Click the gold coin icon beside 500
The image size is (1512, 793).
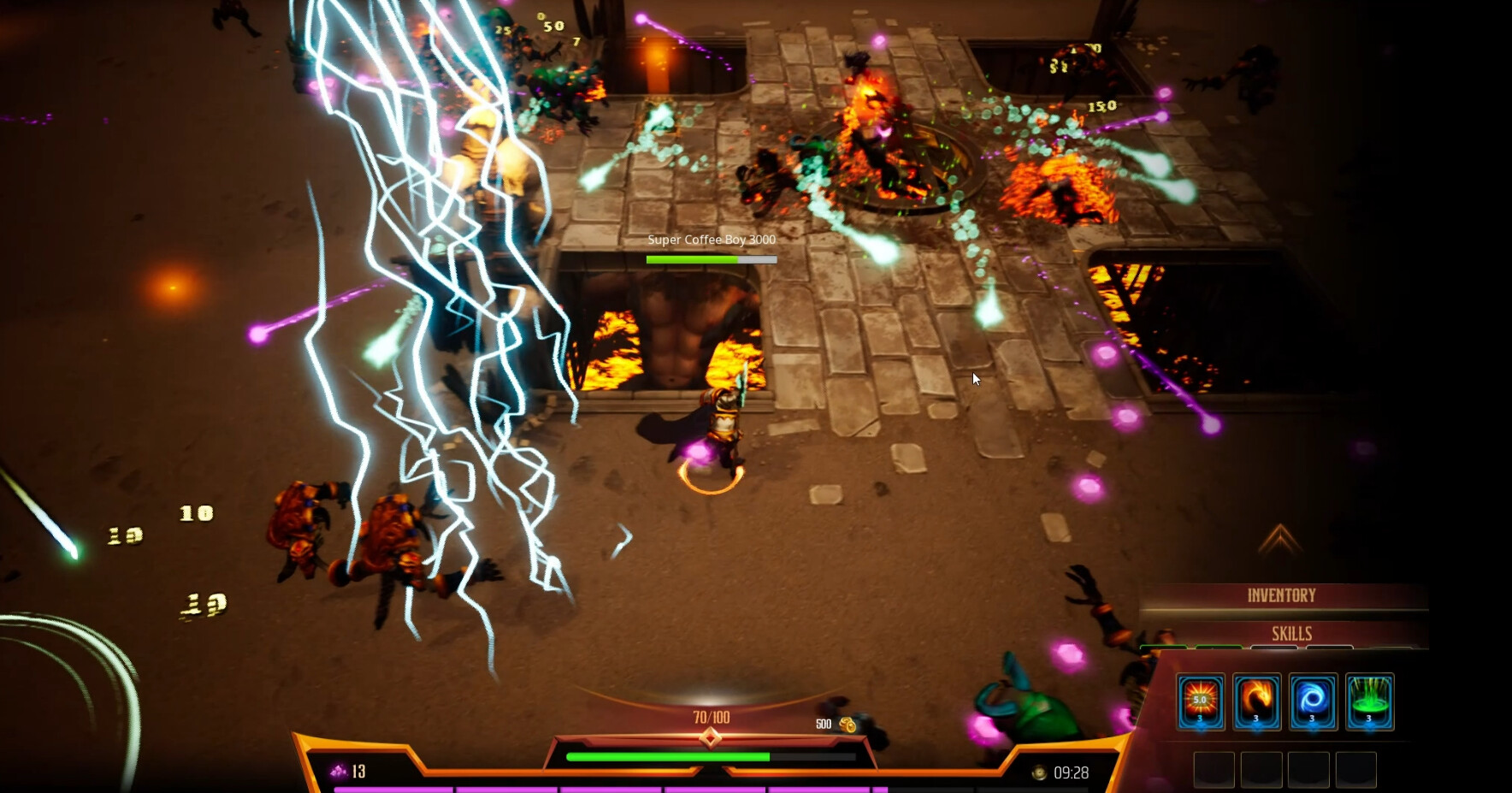coord(847,724)
